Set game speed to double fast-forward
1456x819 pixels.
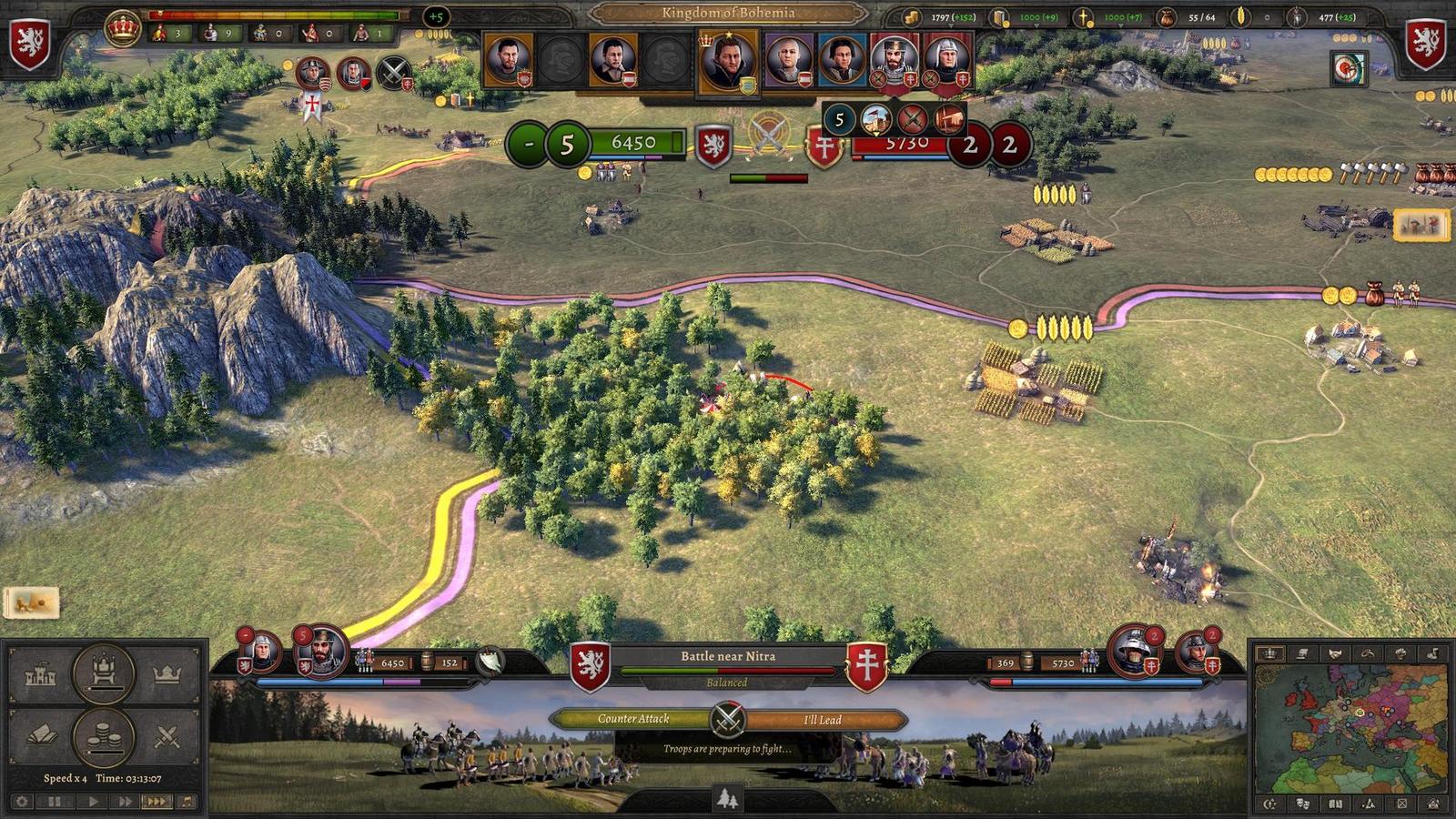pos(125,802)
